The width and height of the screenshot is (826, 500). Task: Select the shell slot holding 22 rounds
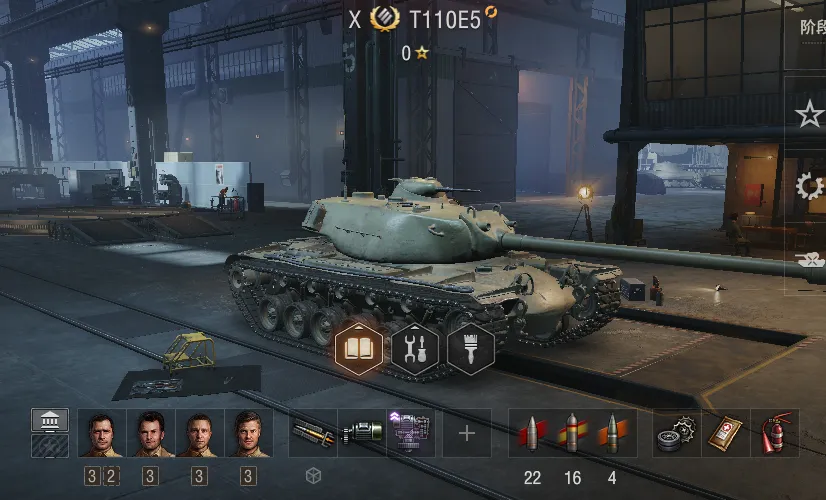531,433
